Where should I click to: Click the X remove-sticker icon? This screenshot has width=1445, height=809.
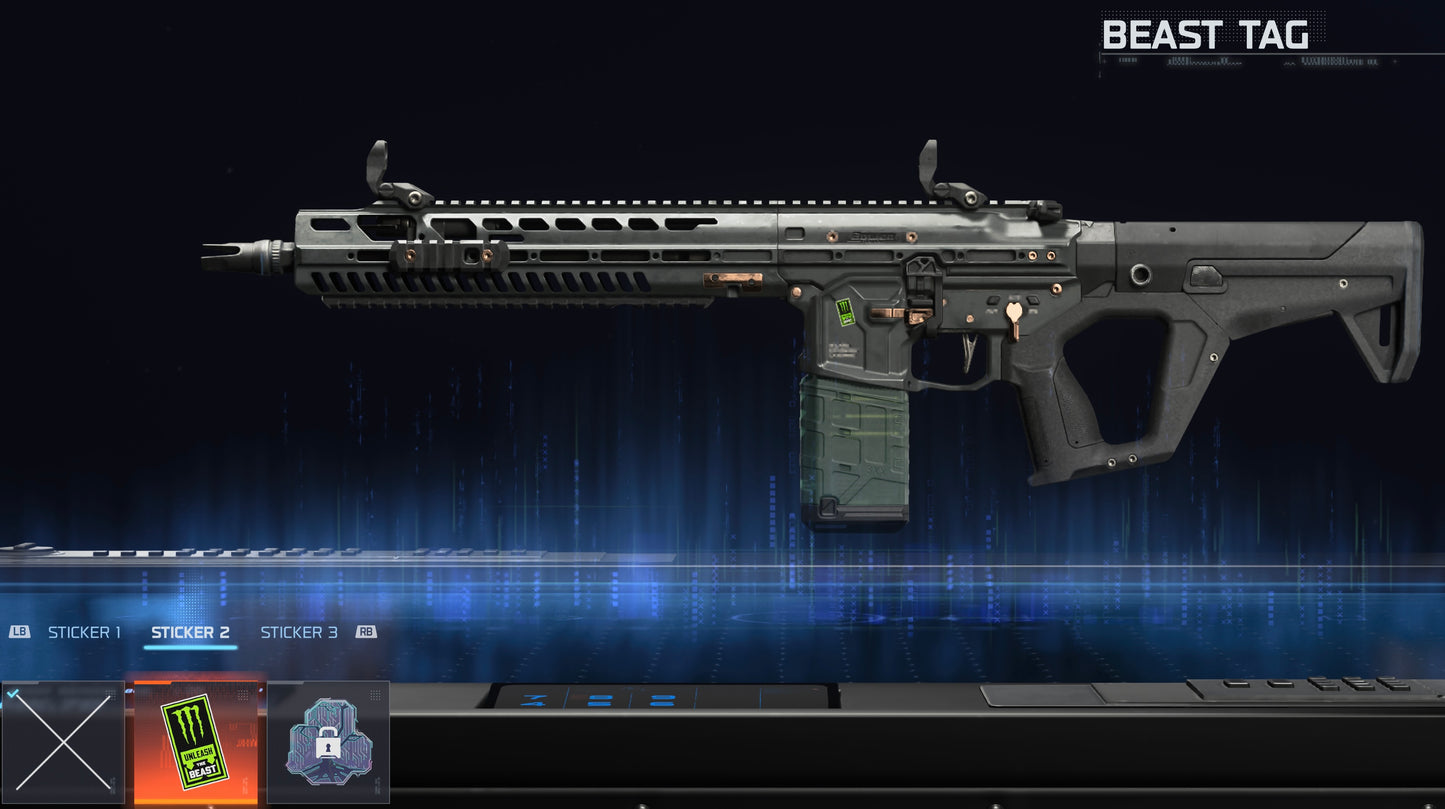click(64, 740)
